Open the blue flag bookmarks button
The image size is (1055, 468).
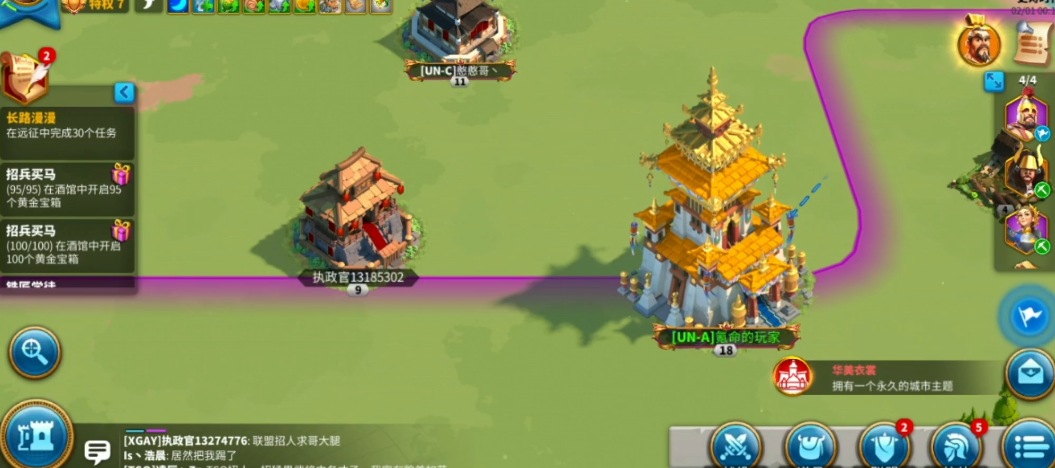click(1028, 316)
